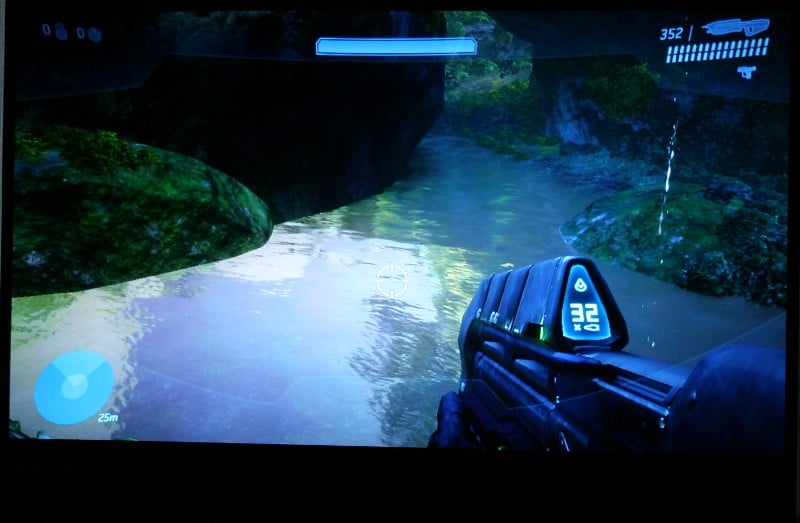The width and height of the screenshot is (800, 523).
Task: Click the motion tracker radar
Action: (x=73, y=387)
